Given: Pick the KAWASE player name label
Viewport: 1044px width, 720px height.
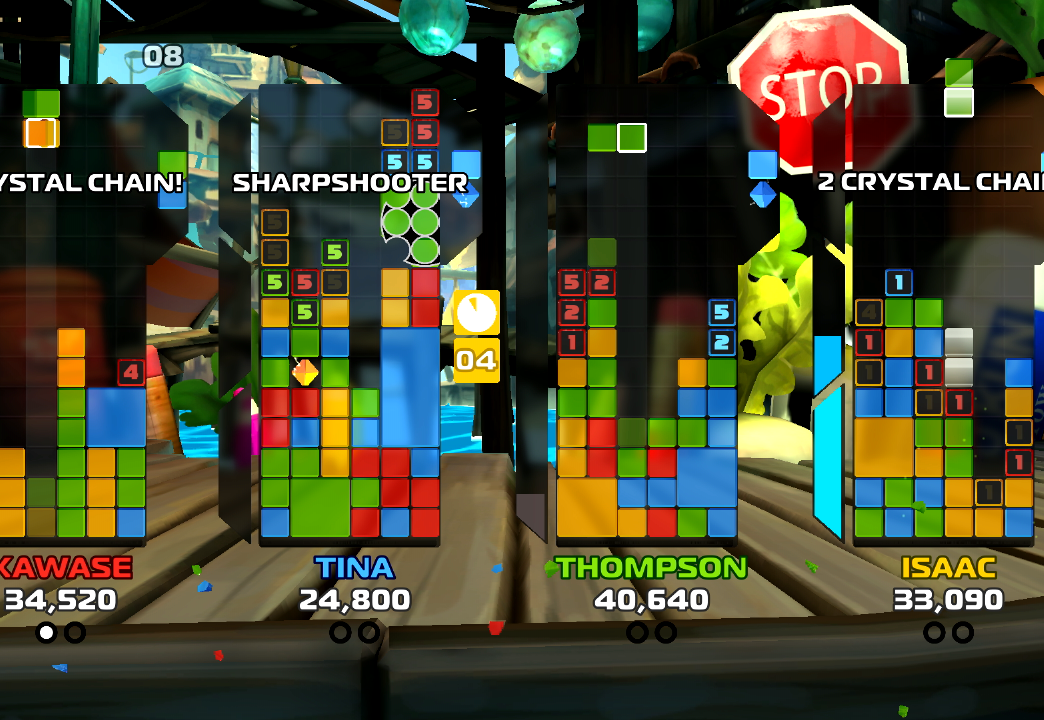Looking at the screenshot, I should tap(66, 568).
